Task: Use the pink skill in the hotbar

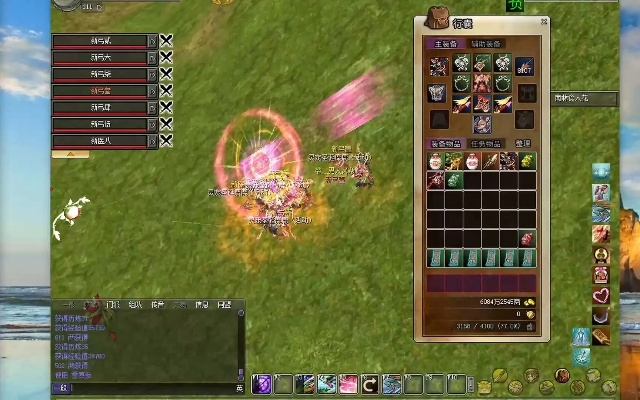Action: click(349, 383)
